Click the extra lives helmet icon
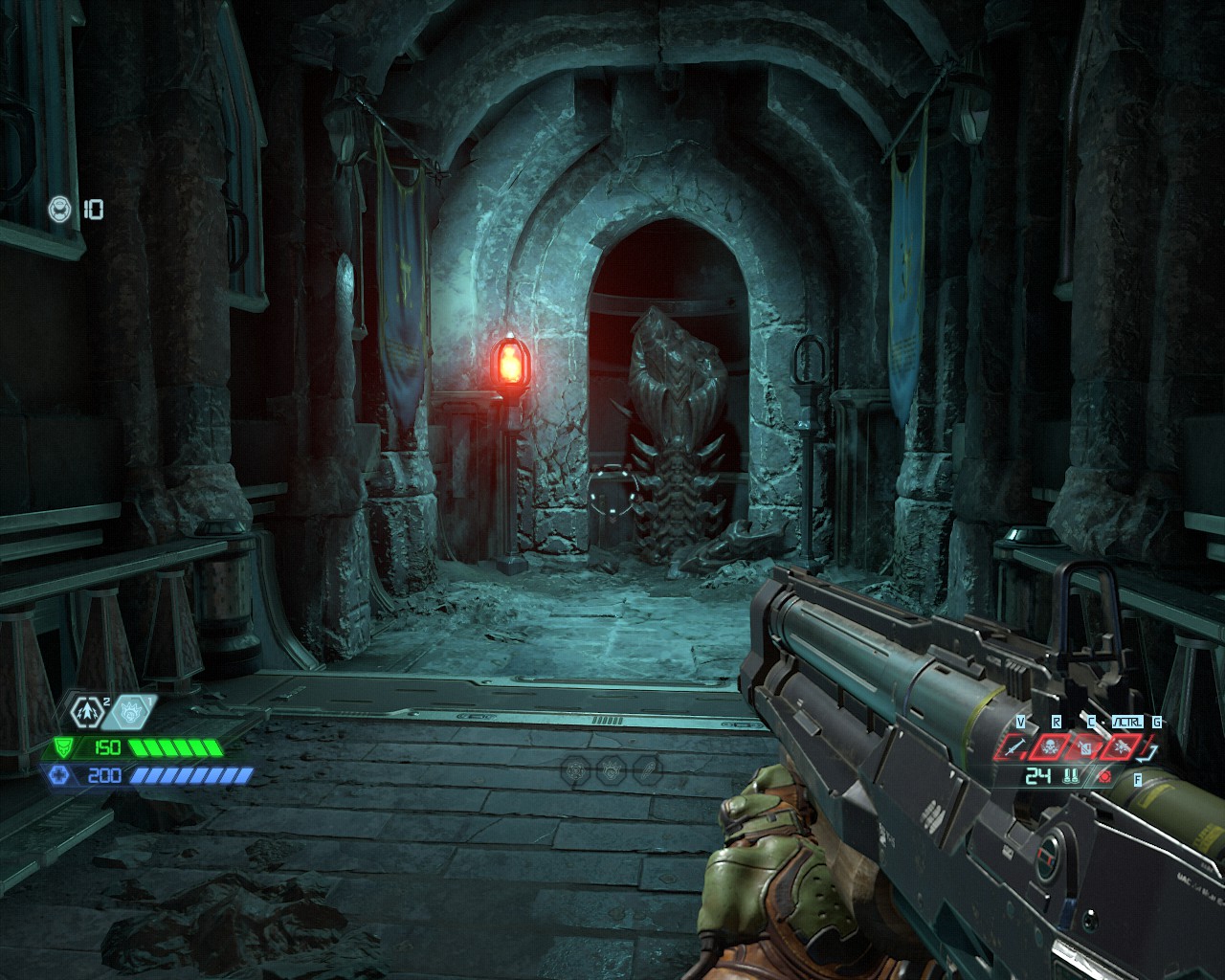Image resolution: width=1225 pixels, height=980 pixels. (x=60, y=209)
